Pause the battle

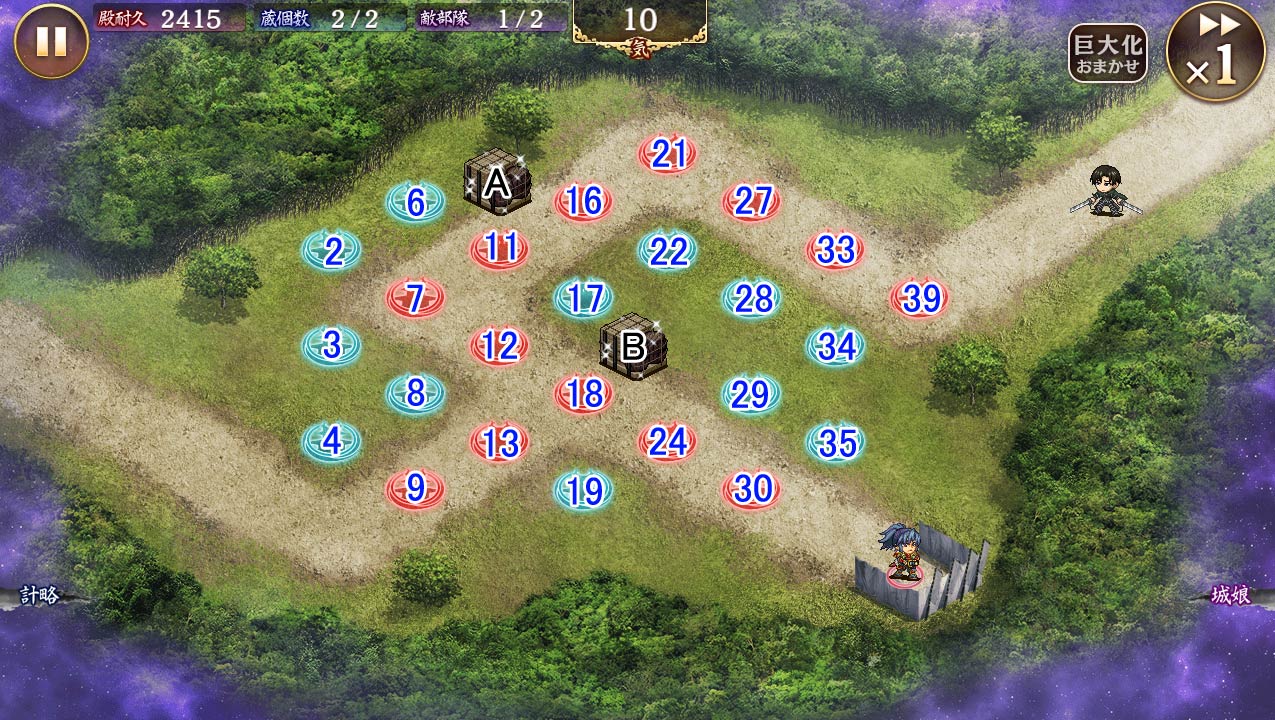(51, 41)
